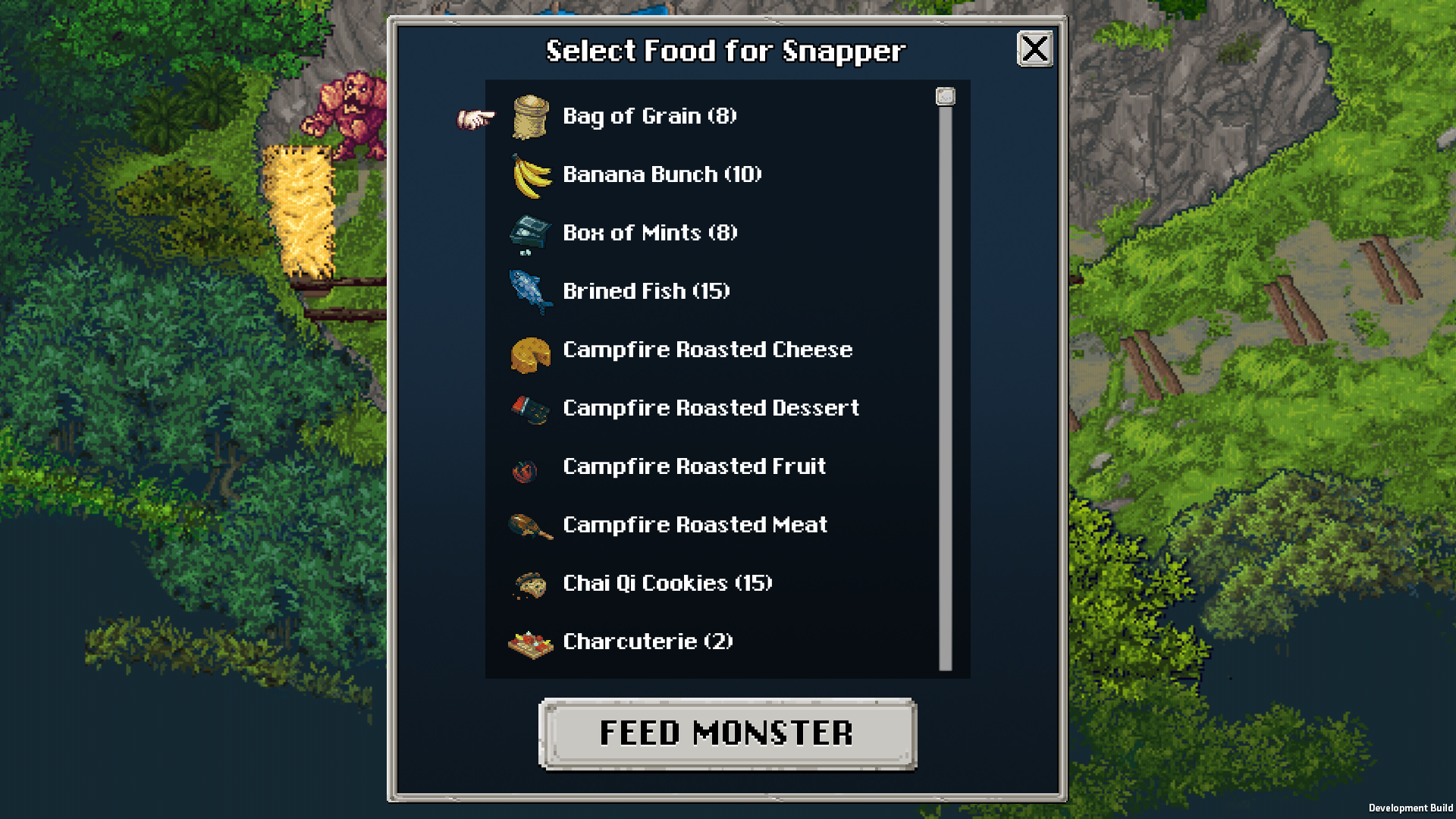1456x819 pixels.
Task: Click the Campfire Roasted Dessert icon
Action: 529,409
